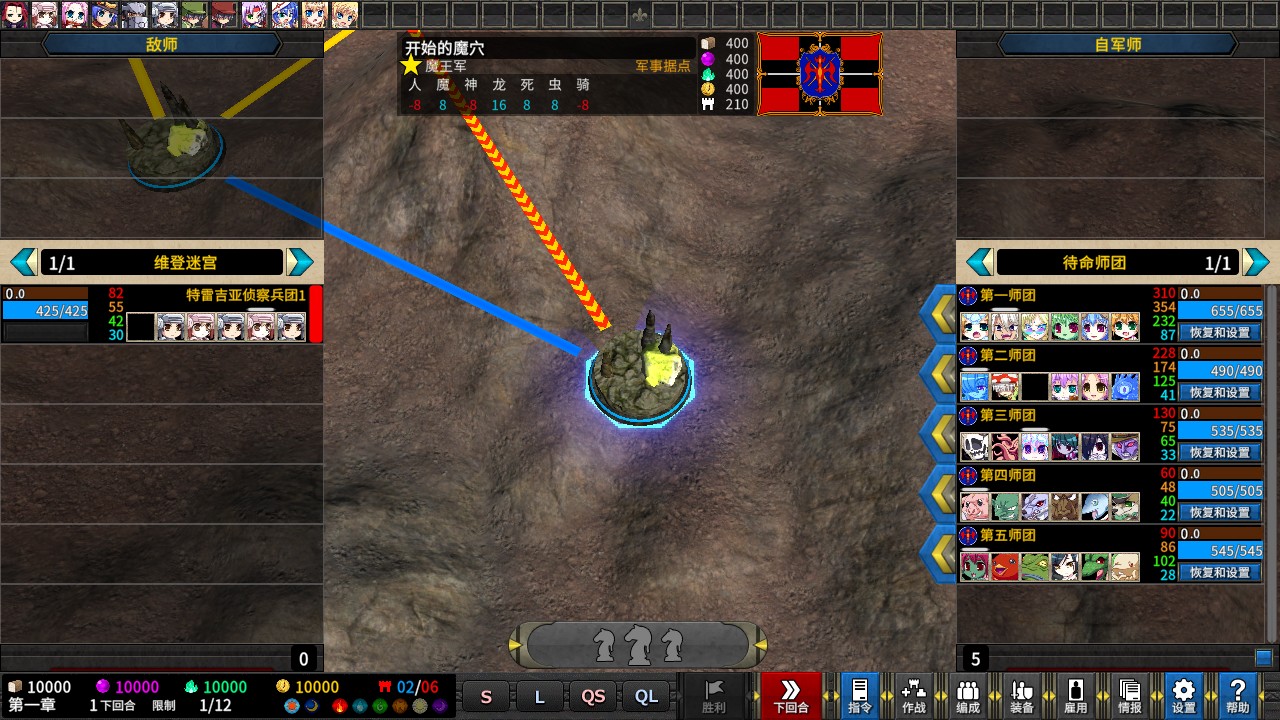Deploy 第五师团 with its yellow arrow
Viewport: 1280px width, 720px height.
click(x=940, y=554)
